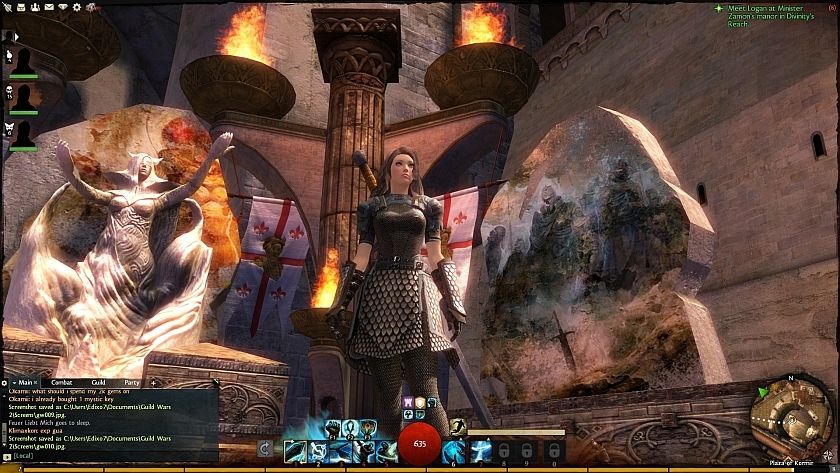Select the Party chat tab
Screen dimensions: 840x473
(x=131, y=382)
